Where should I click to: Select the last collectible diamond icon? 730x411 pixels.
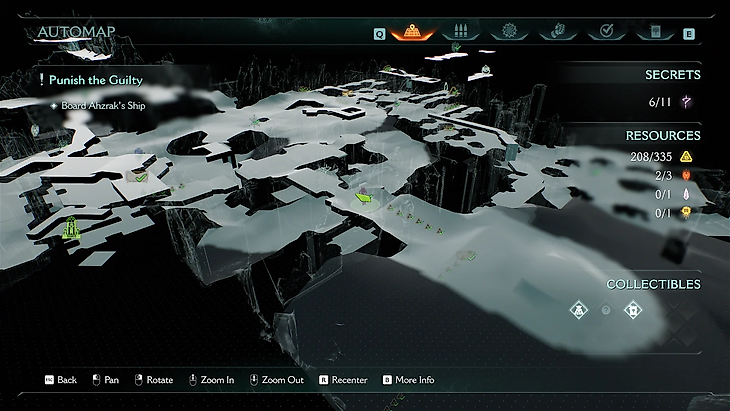632,310
